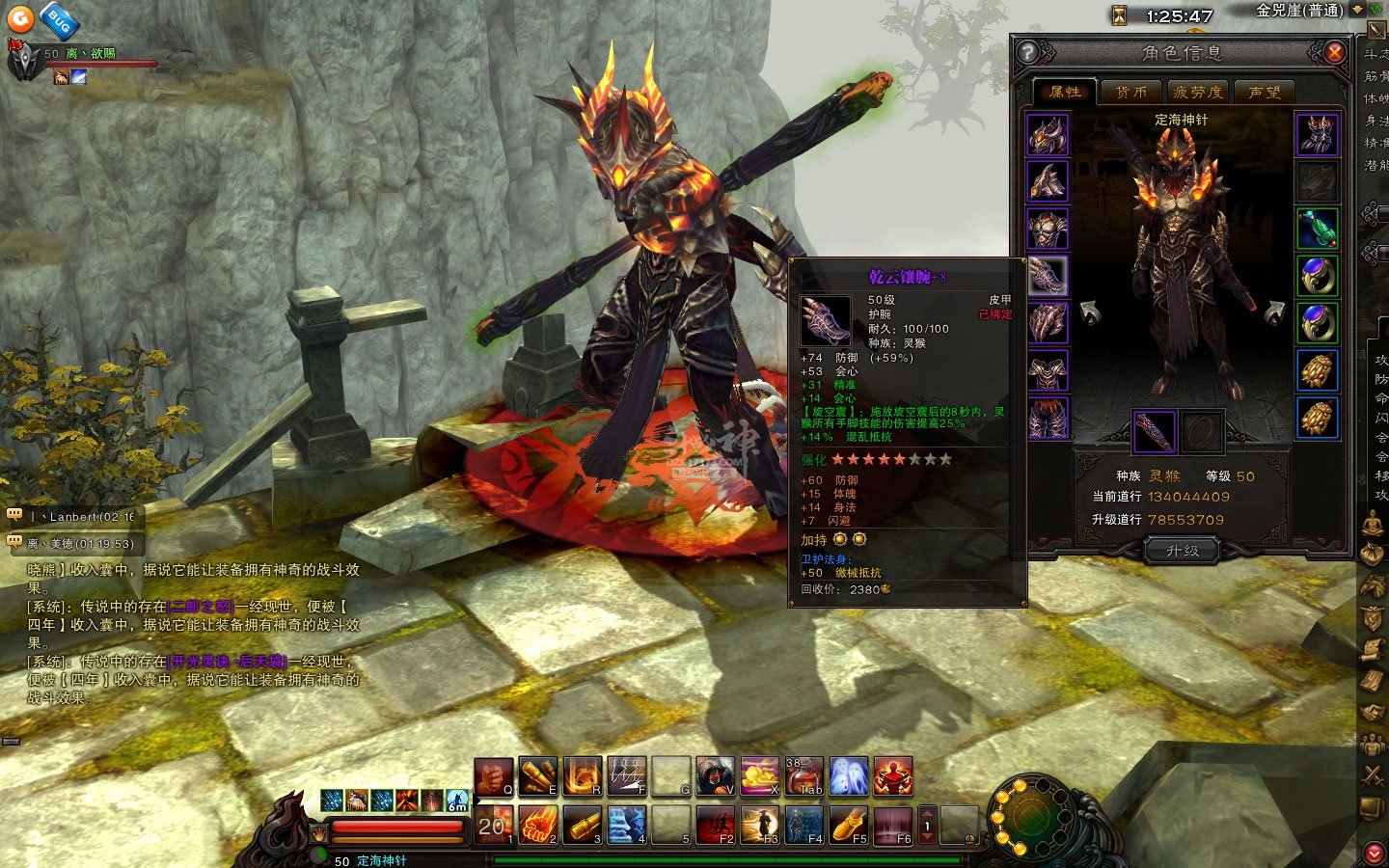This screenshot has height=868, width=1389.
Task: Activate the fist skill on Q
Action: tap(493, 776)
